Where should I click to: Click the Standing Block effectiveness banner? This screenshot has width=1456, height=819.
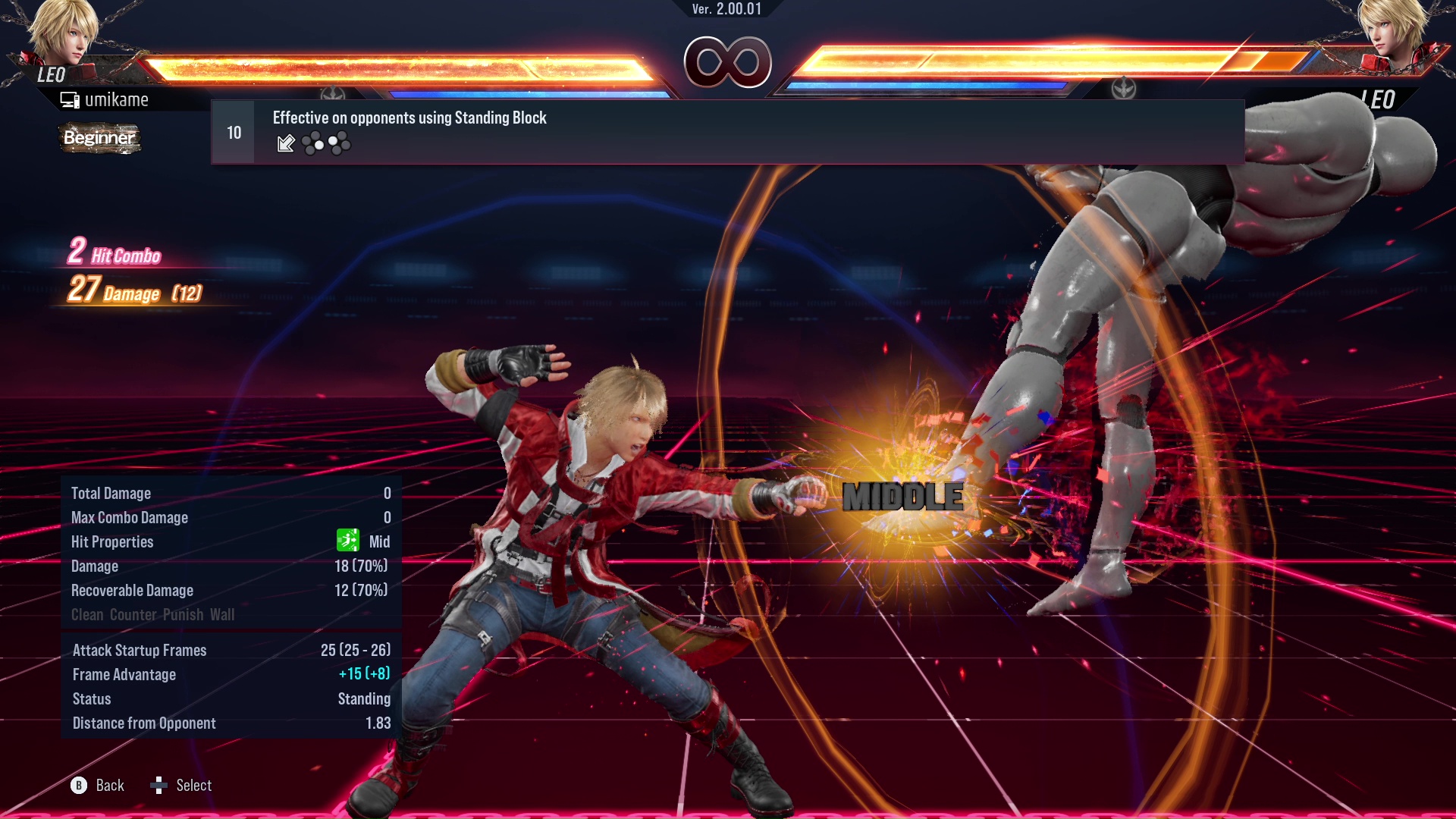(x=409, y=118)
